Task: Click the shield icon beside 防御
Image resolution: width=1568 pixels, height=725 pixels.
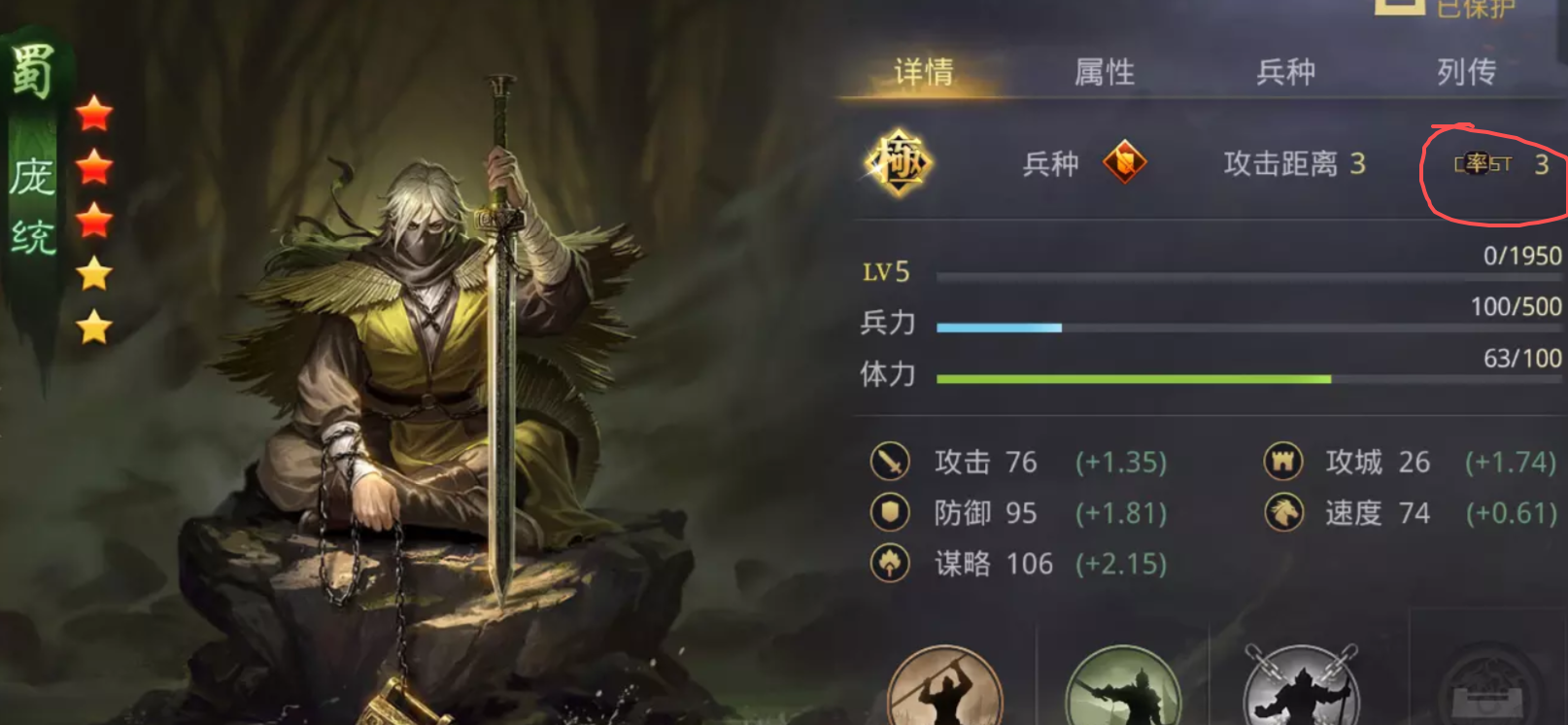Action: [x=888, y=513]
